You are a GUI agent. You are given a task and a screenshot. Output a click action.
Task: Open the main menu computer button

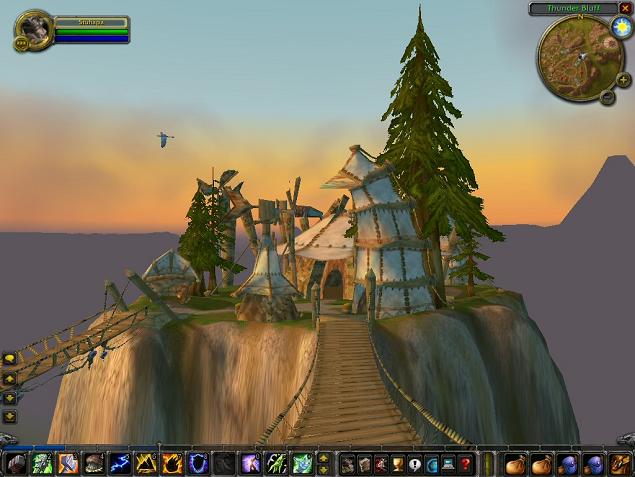[449, 464]
